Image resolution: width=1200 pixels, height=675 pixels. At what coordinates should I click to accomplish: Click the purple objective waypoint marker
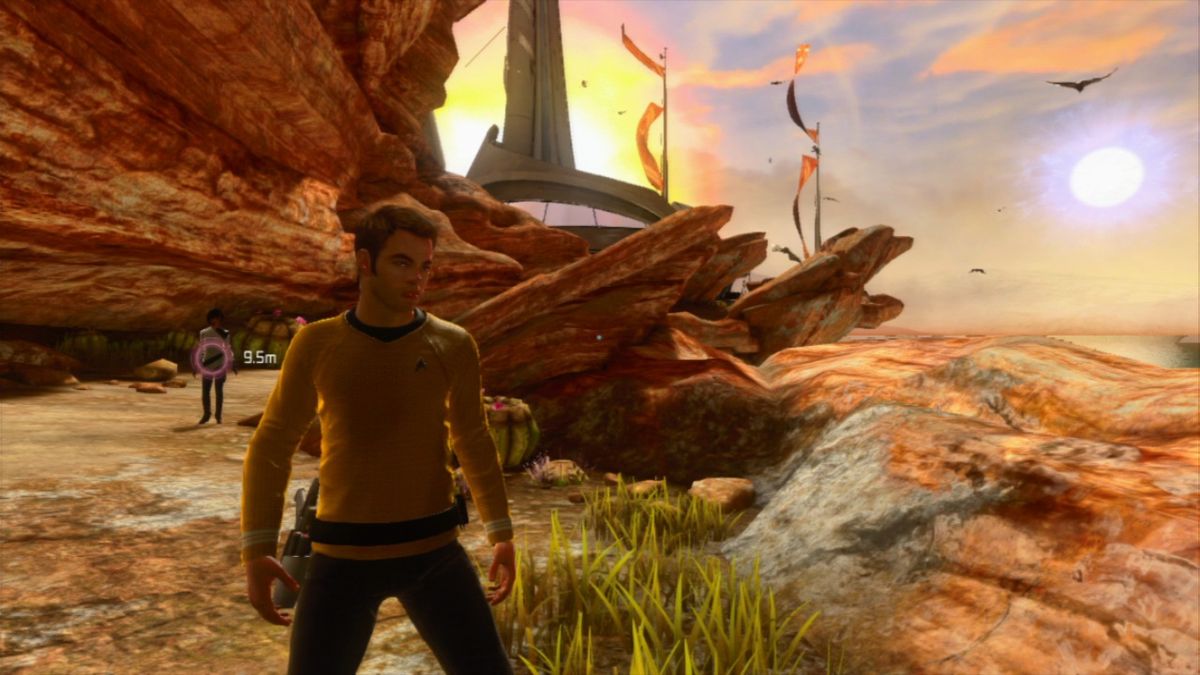click(212, 357)
